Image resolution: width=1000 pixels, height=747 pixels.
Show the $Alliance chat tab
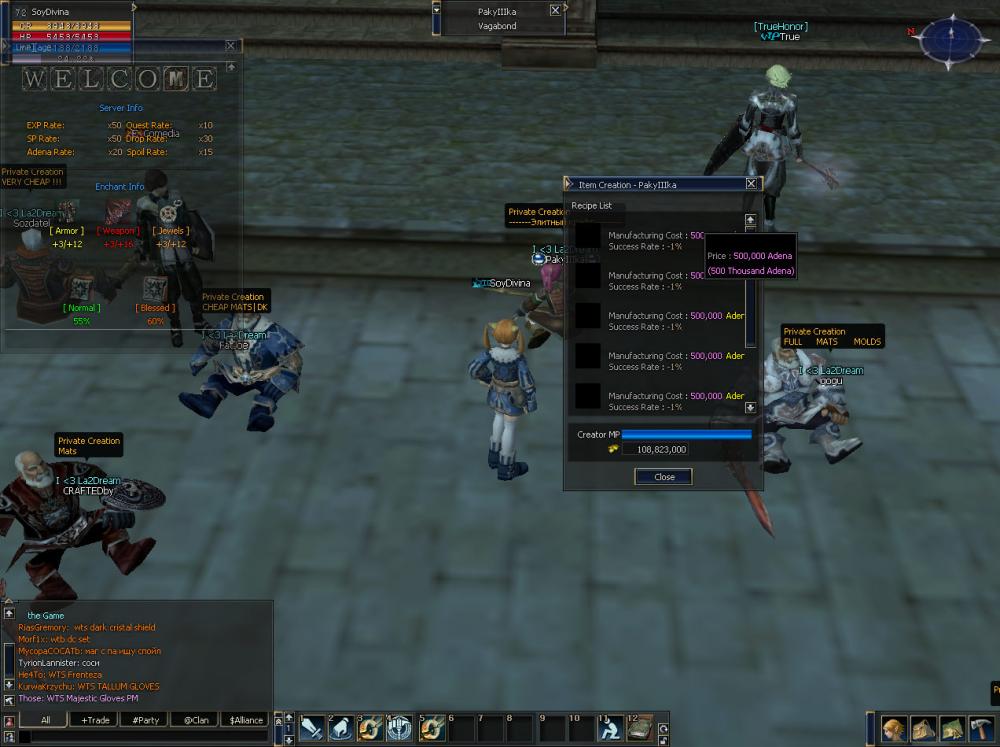click(246, 720)
